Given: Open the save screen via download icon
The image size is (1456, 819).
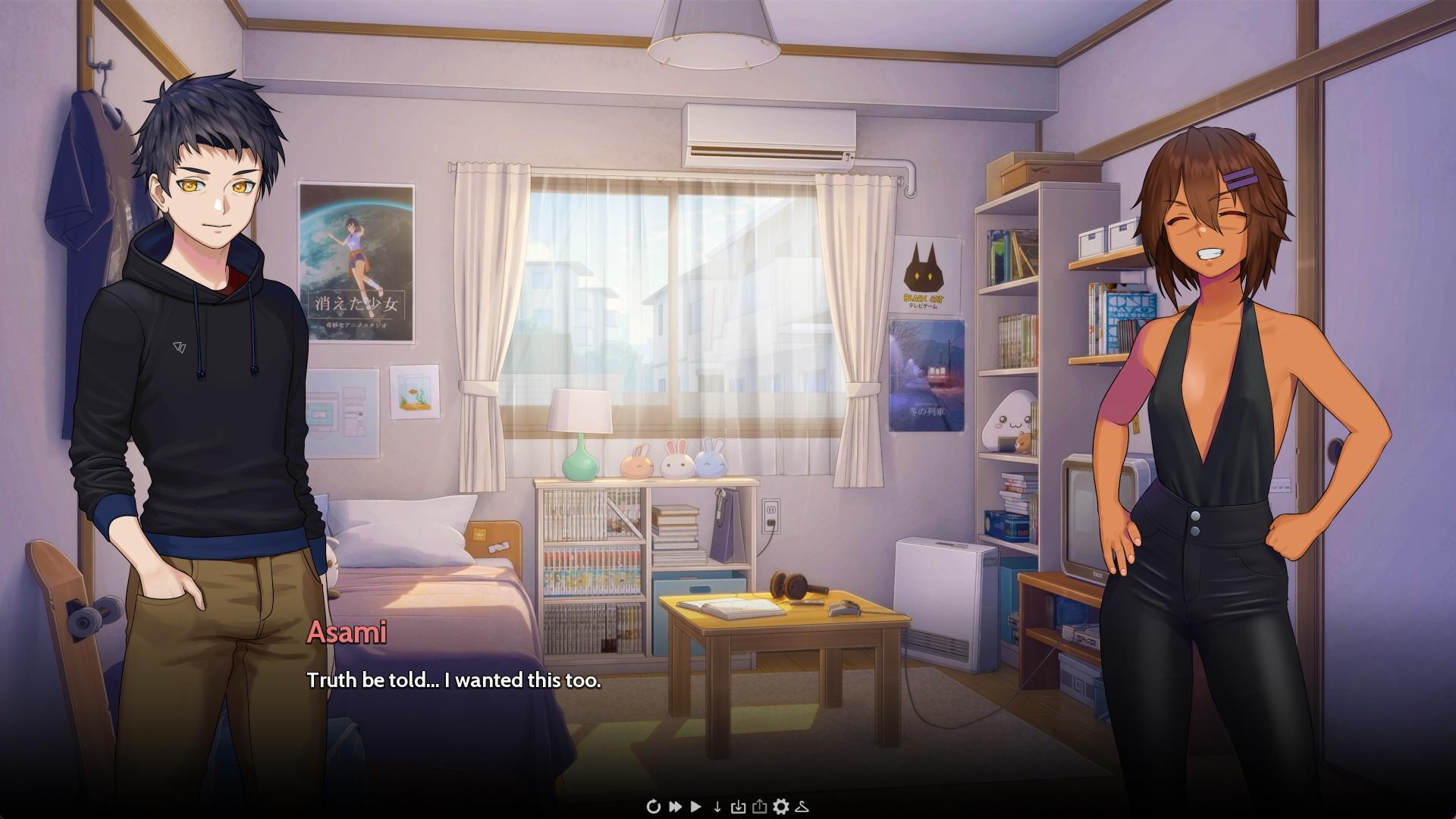Looking at the screenshot, I should pyautogui.click(x=739, y=806).
